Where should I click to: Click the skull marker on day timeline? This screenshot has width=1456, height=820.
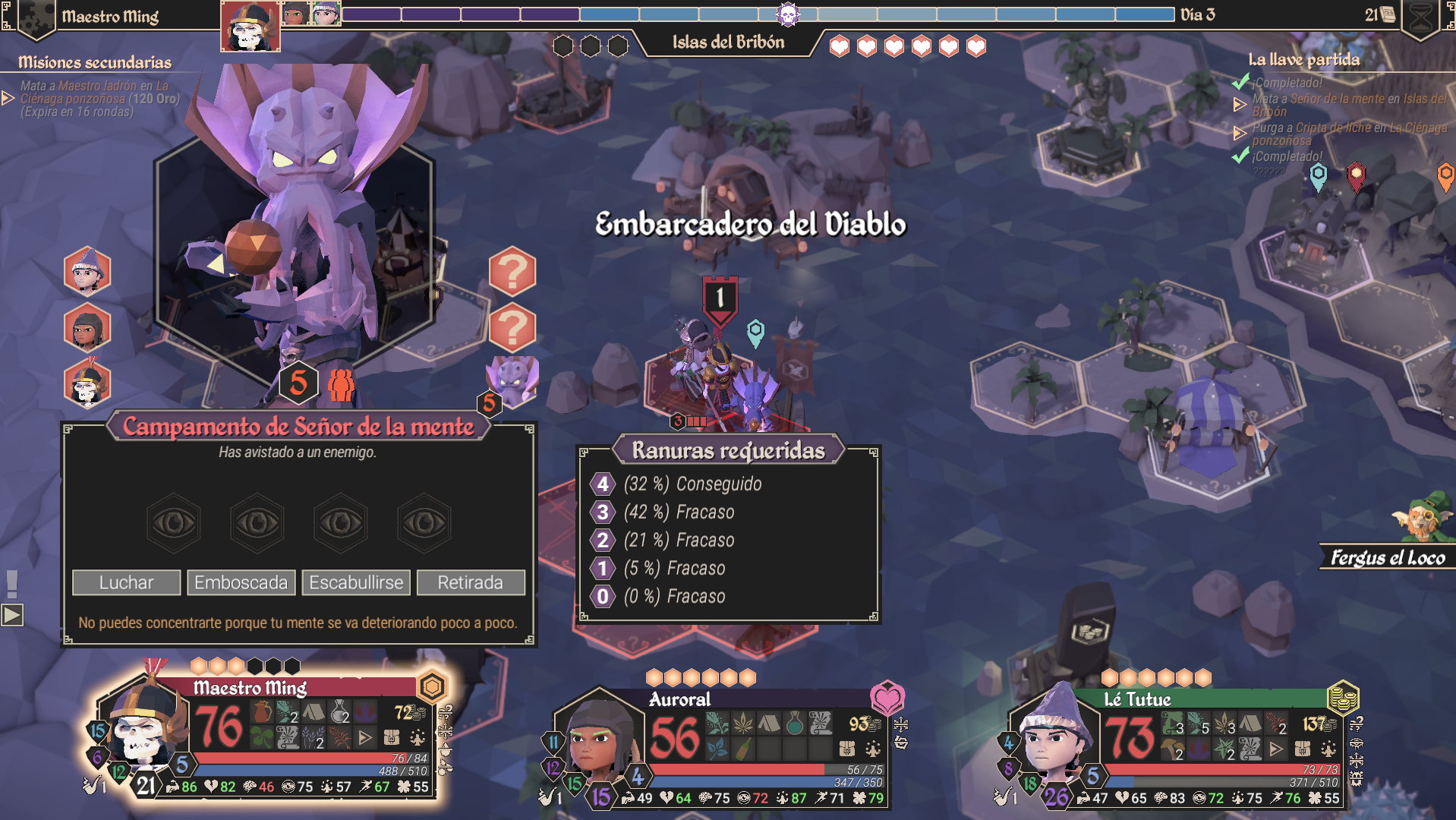click(788, 14)
